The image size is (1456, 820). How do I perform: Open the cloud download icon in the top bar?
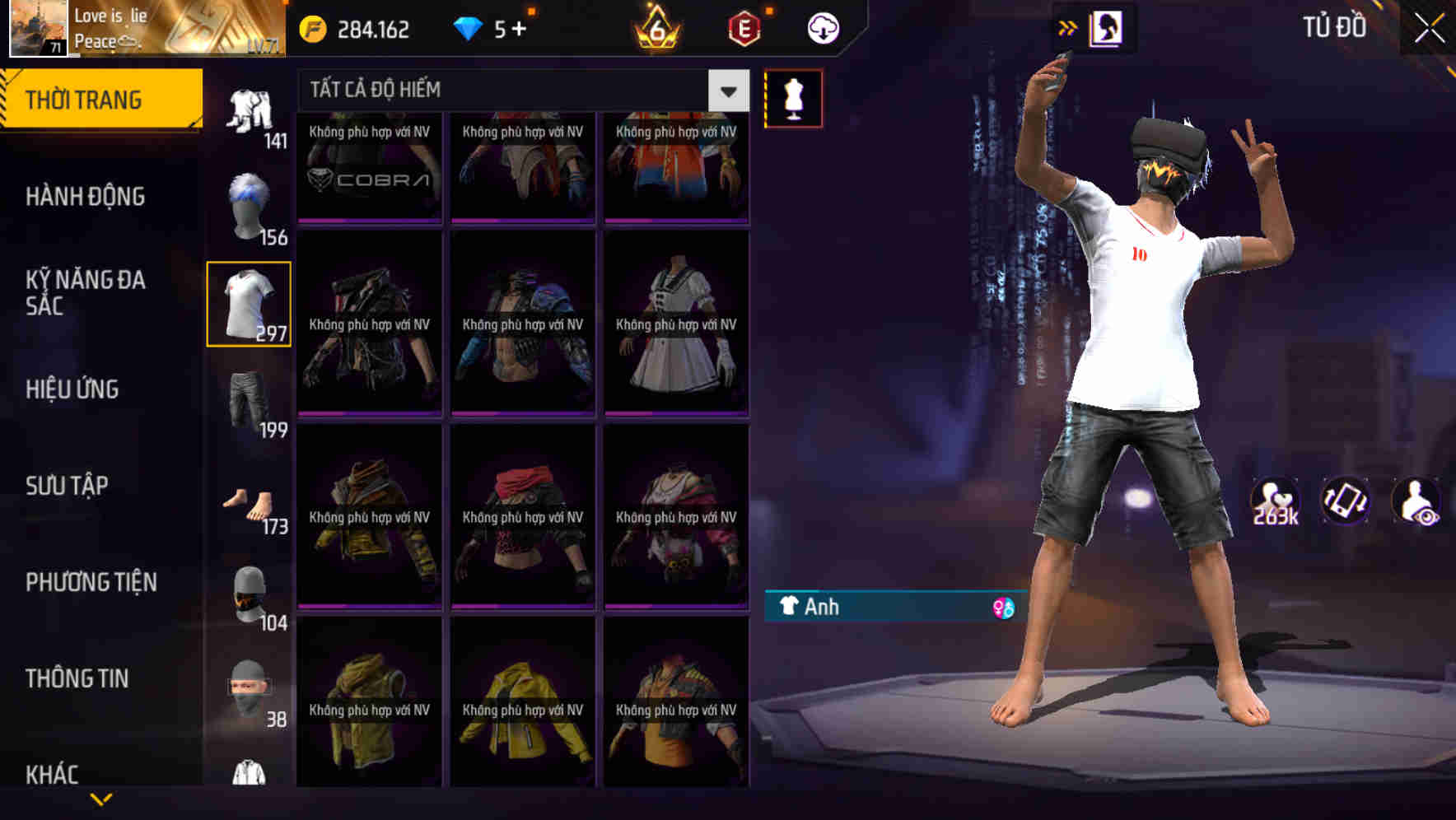click(819, 27)
